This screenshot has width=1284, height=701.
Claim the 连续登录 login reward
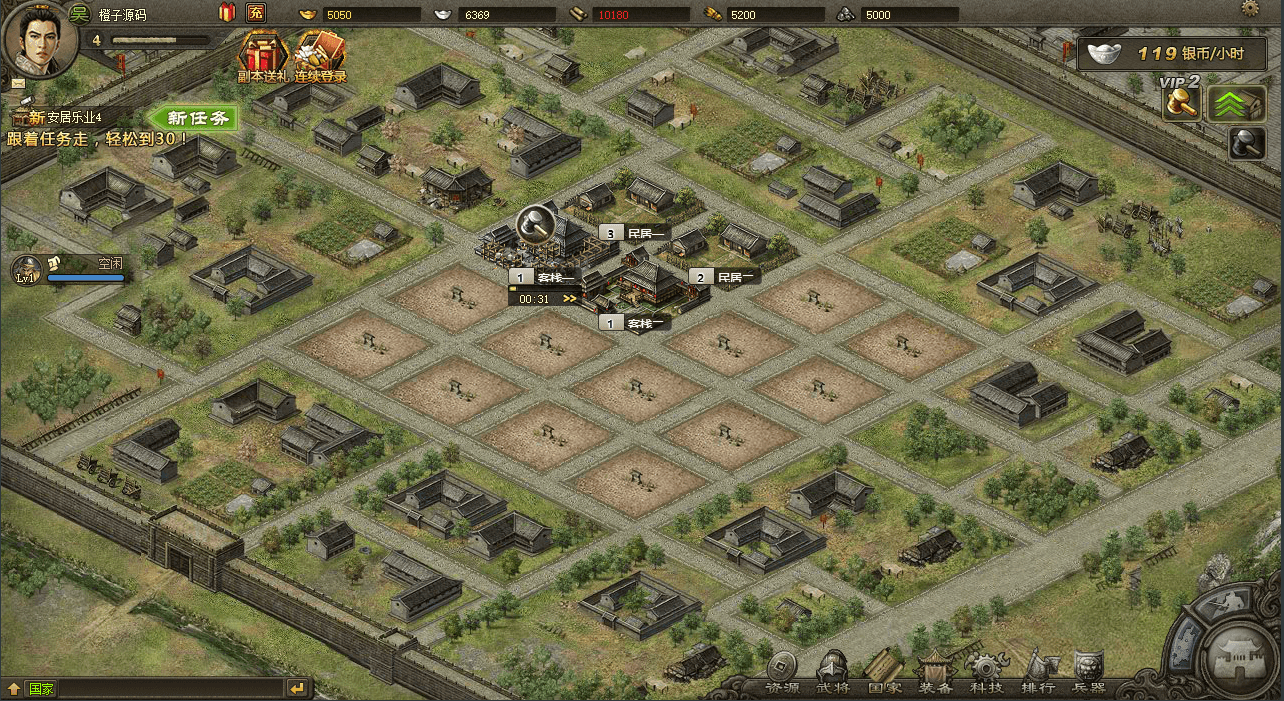click(320, 56)
